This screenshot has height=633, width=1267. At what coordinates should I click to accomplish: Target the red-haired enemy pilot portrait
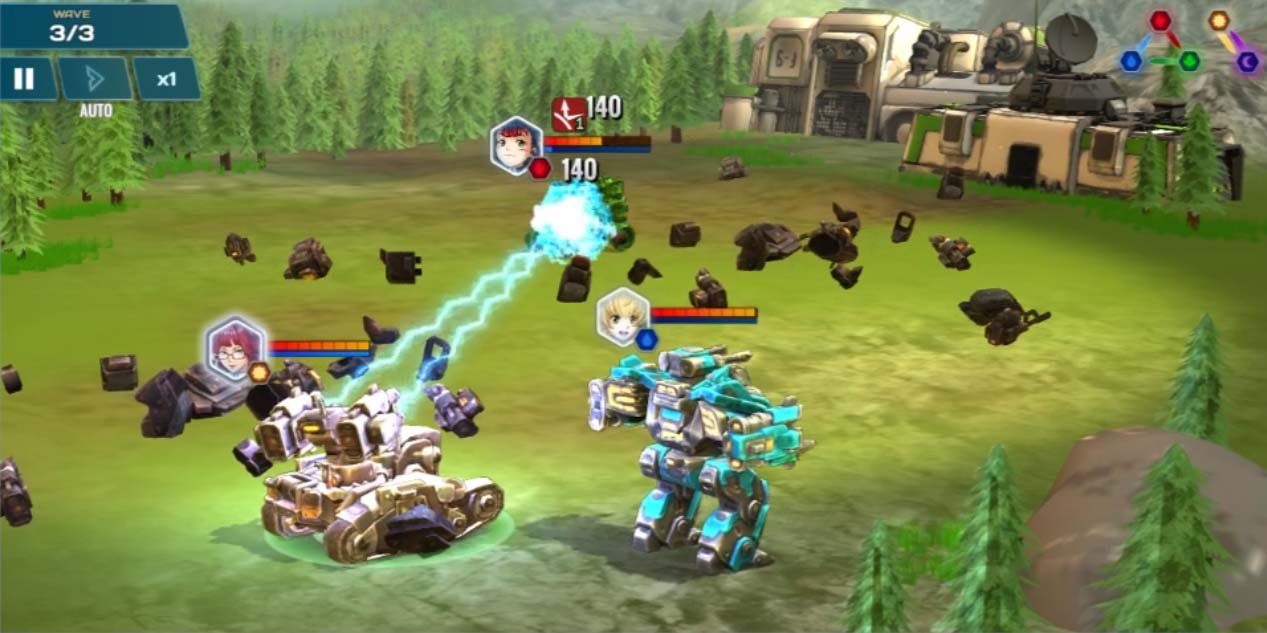click(x=515, y=145)
